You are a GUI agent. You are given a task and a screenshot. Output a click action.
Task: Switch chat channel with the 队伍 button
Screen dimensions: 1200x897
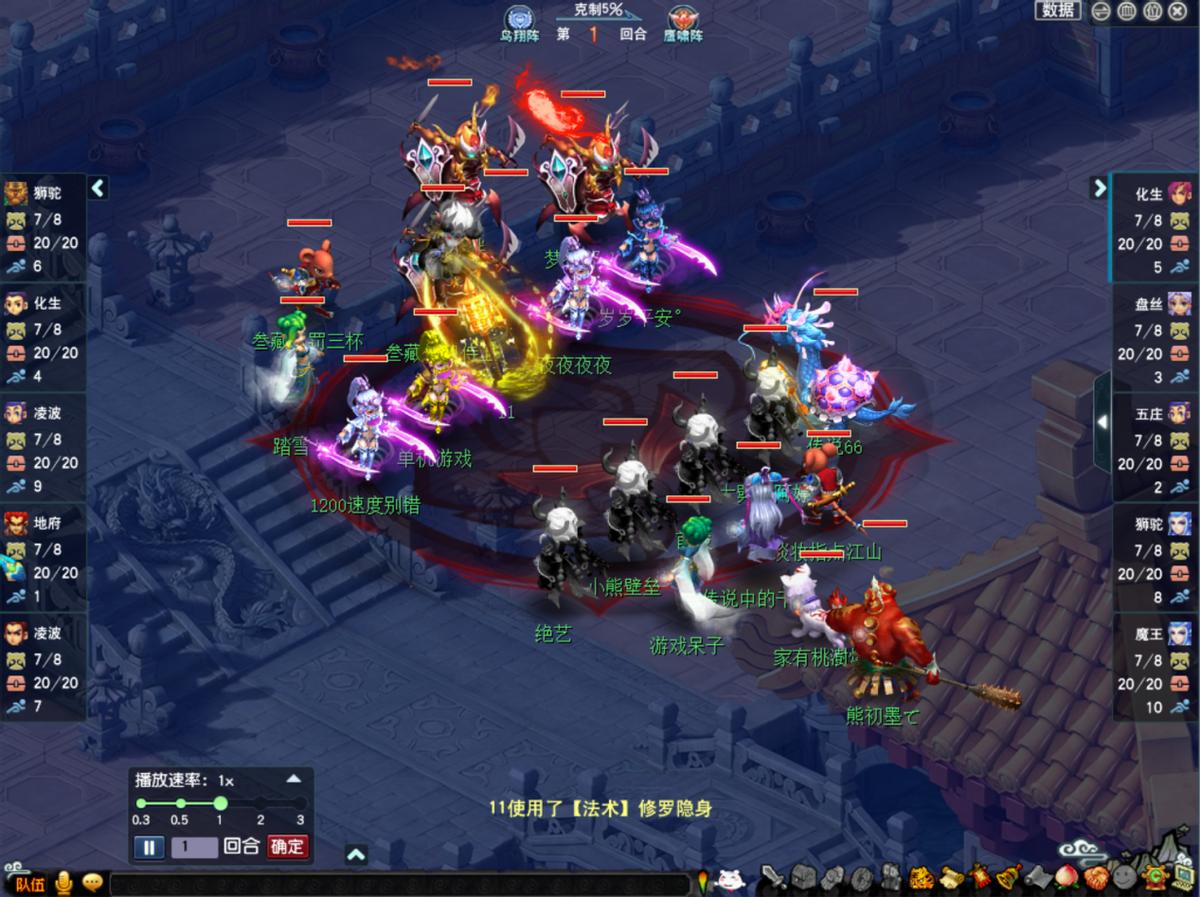click(30, 883)
